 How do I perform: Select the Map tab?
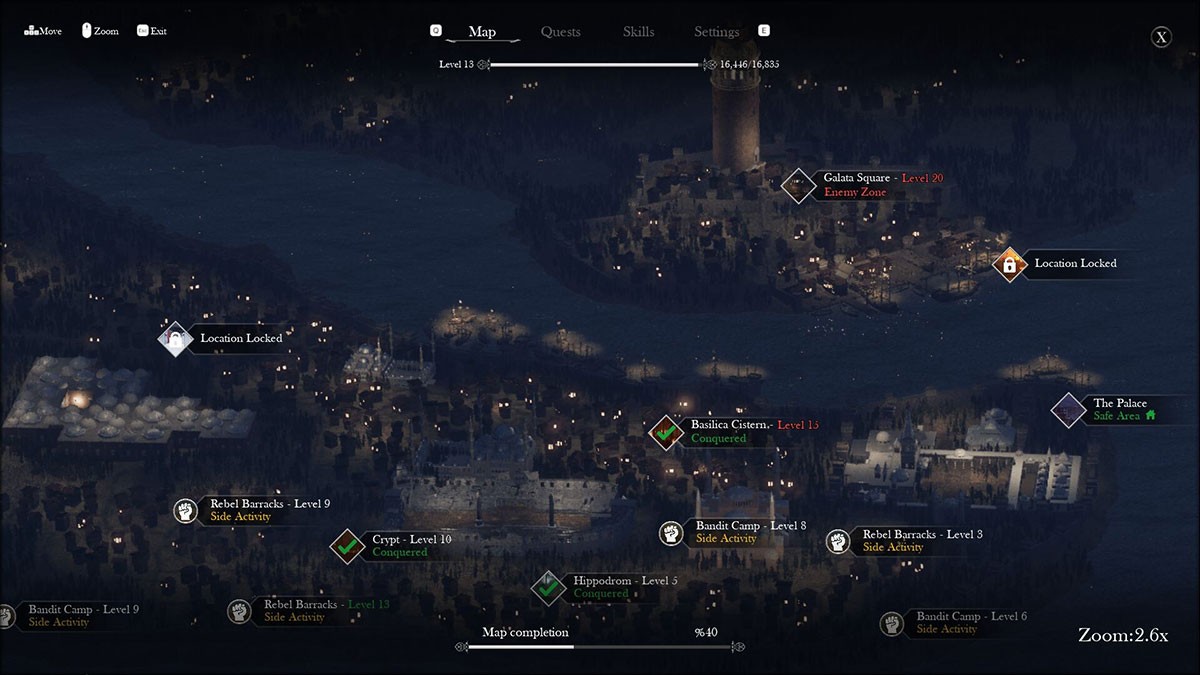[482, 32]
